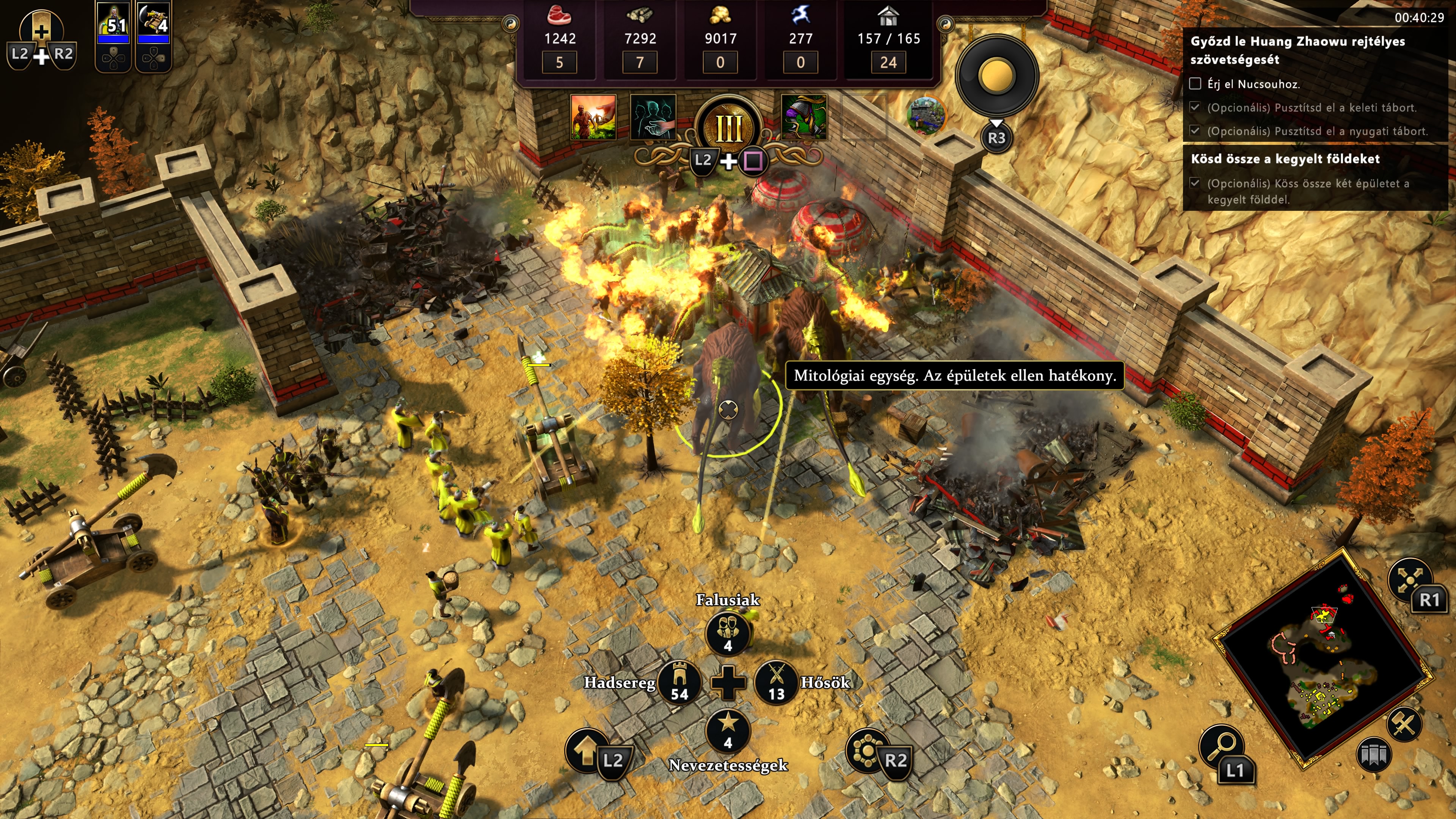Cast the god power with the armored purple warrior
This screenshot has width=1456, height=819.
803,117
